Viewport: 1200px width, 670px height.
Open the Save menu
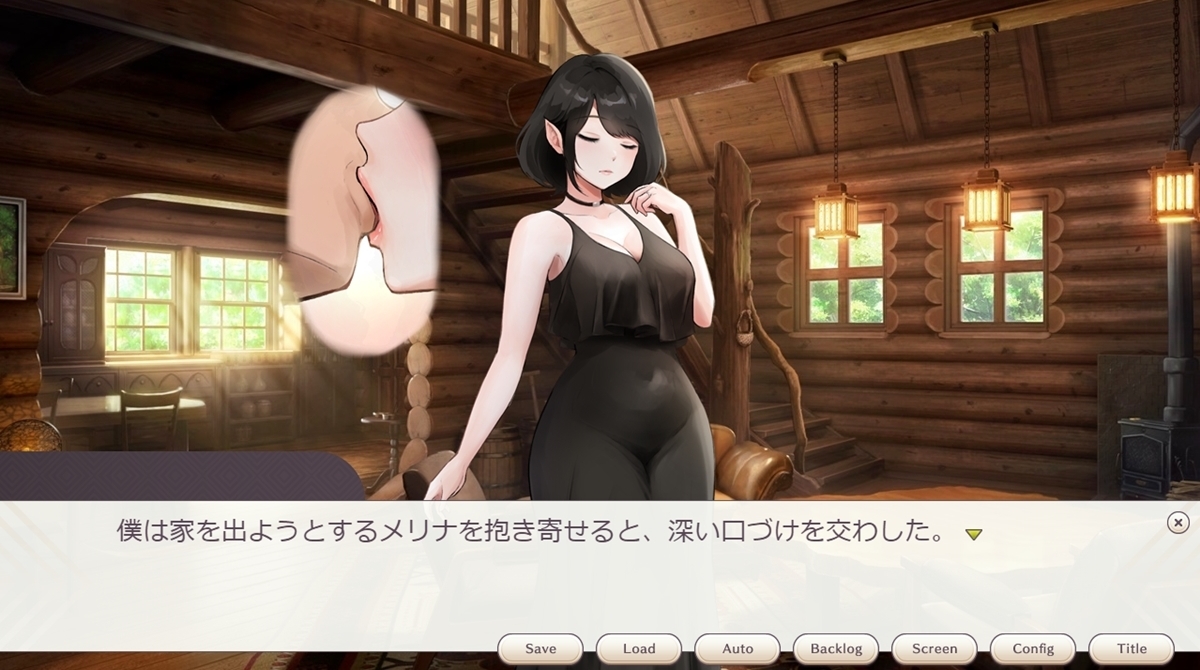click(540, 648)
